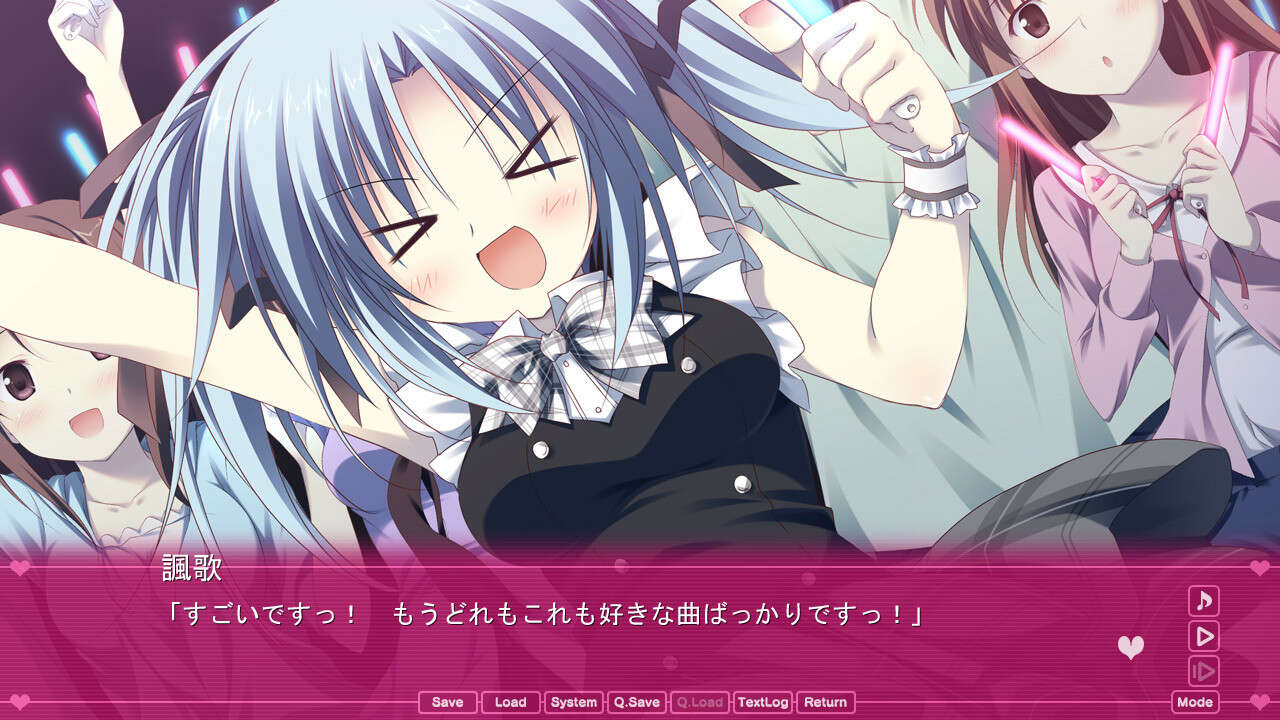The height and width of the screenshot is (720, 1280).
Task: Replay the voice line with music note icon
Action: 1205,601
